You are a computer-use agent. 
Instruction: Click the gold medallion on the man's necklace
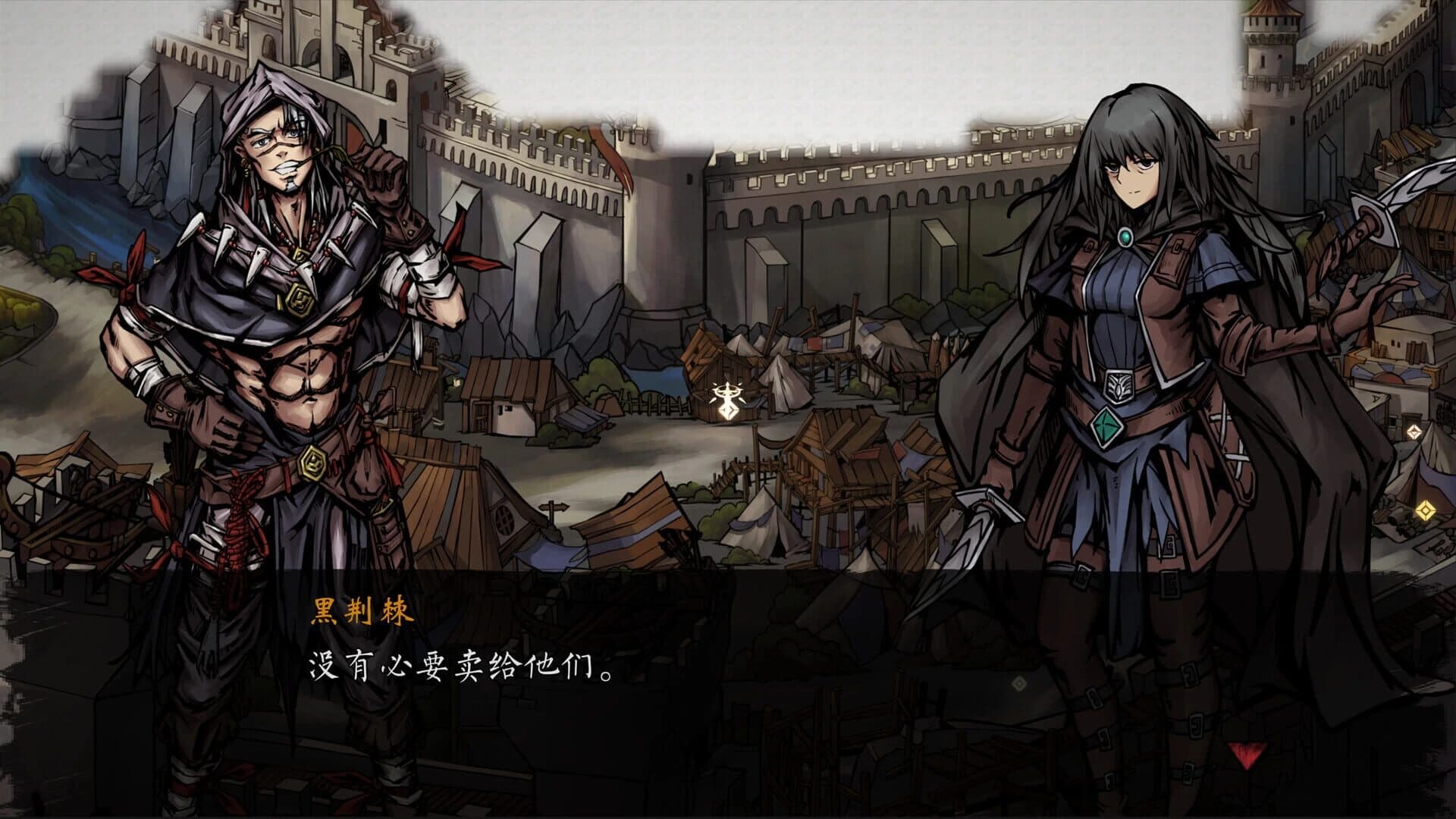297,300
